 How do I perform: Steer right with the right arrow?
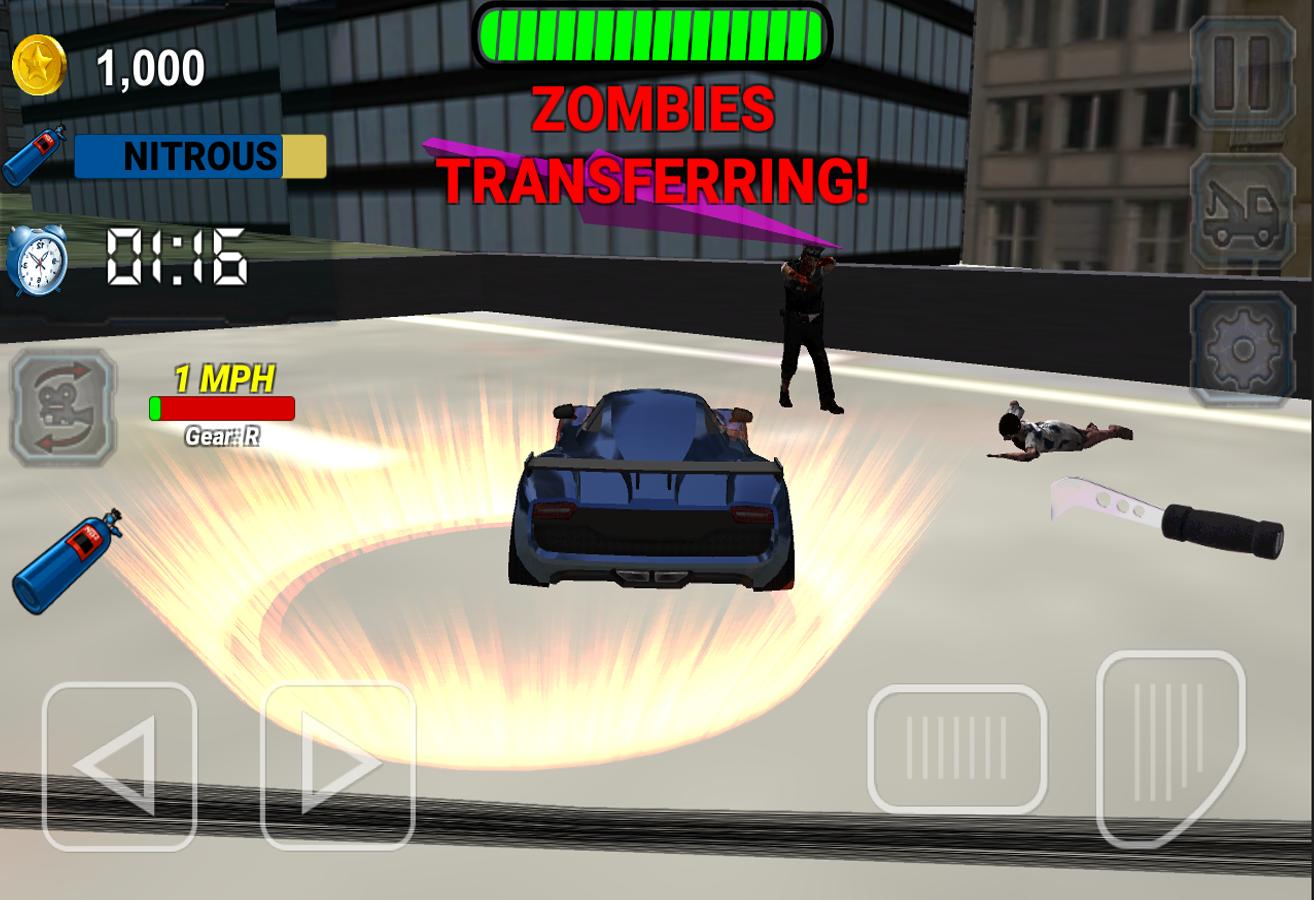(x=338, y=766)
